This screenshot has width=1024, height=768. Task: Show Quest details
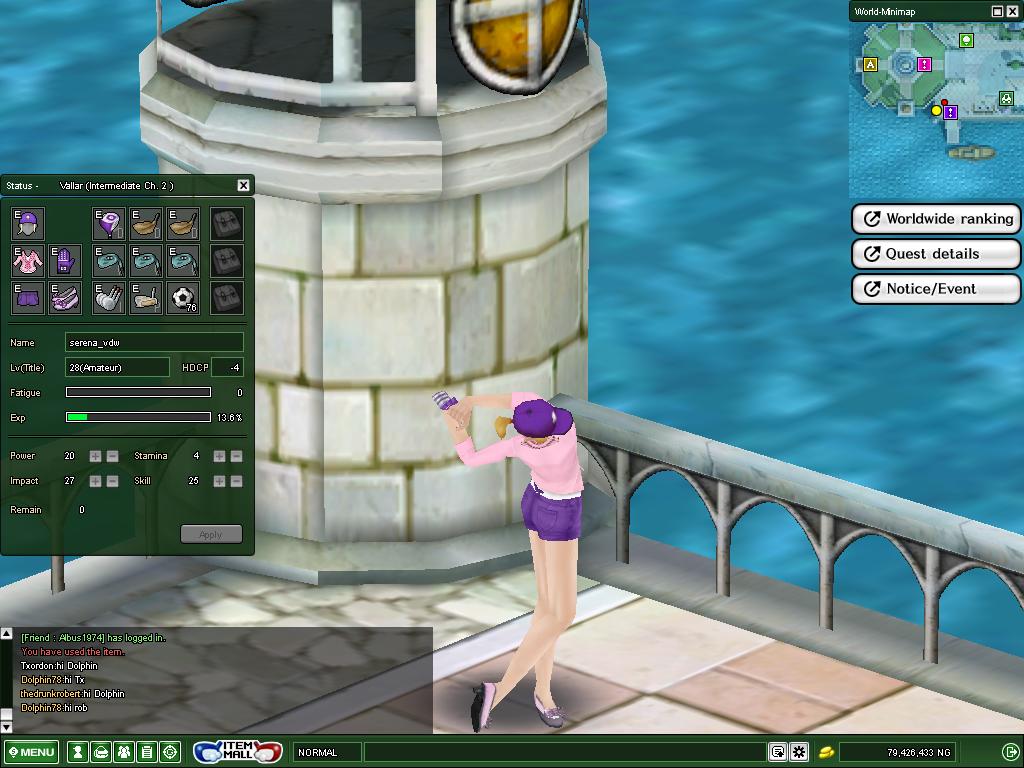[x=936, y=254]
